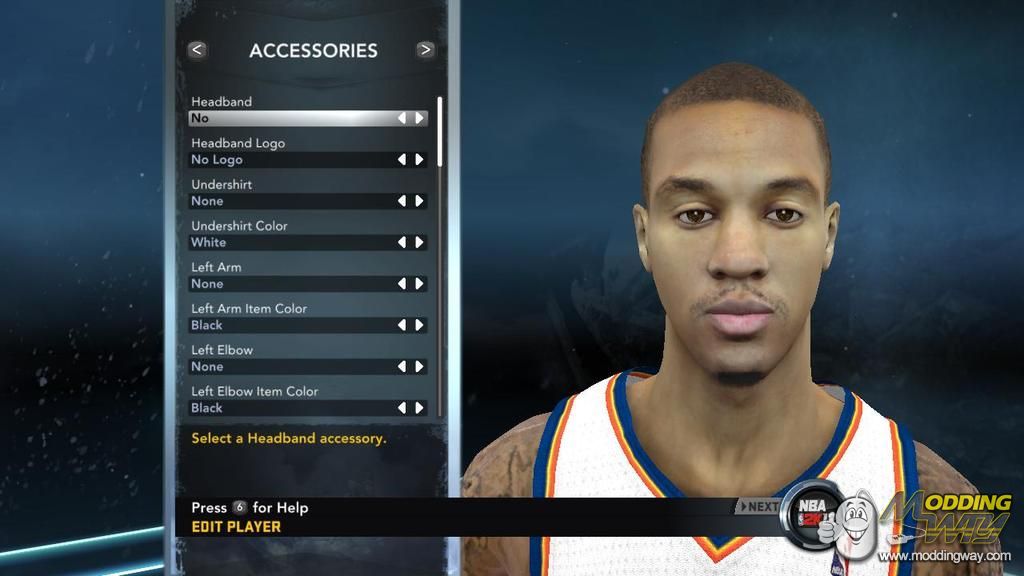Change Left Elbow to next accessory
Screen dimensions: 1024x576
tap(420, 367)
